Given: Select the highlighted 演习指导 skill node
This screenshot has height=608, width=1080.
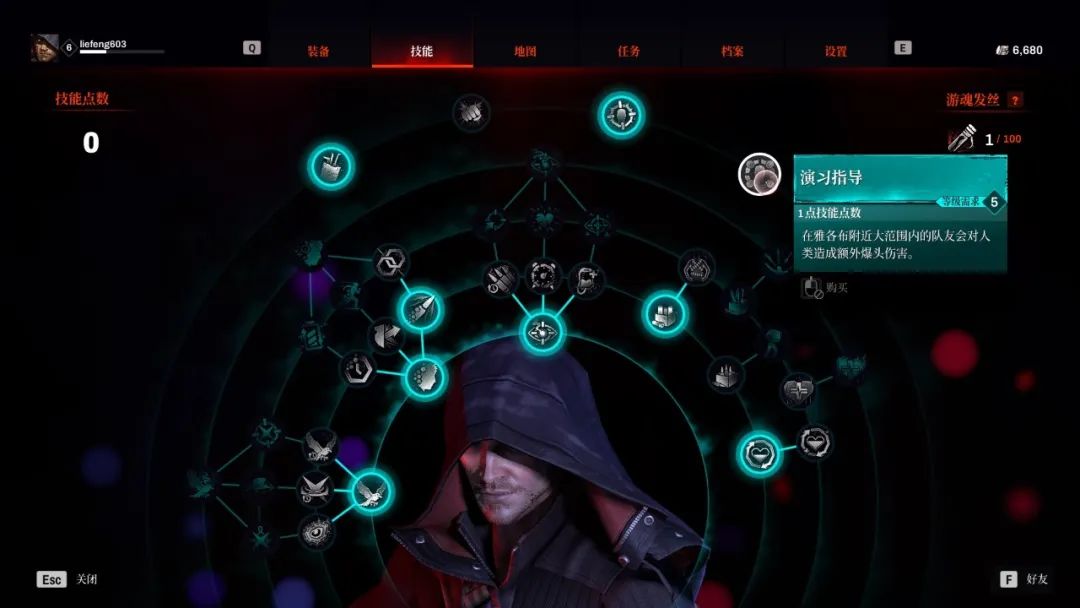Looking at the screenshot, I should point(759,174).
